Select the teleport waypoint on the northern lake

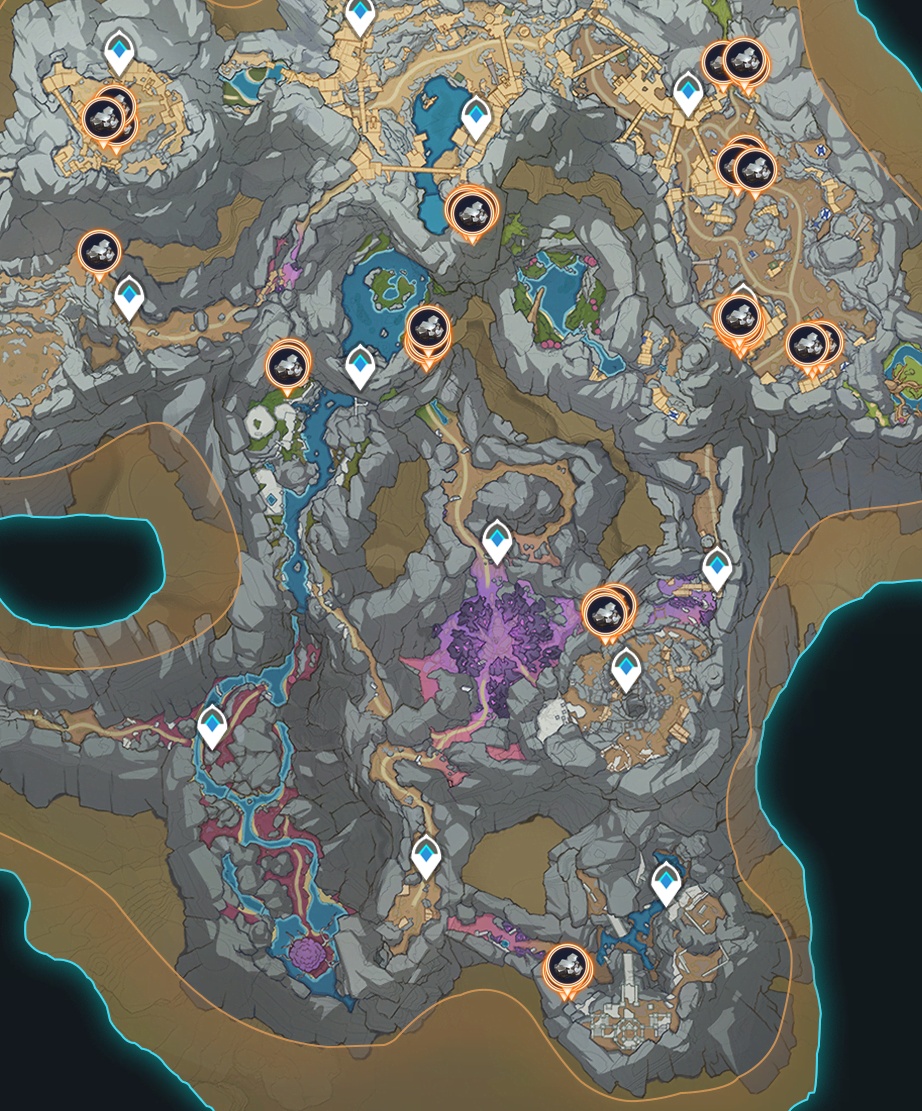[x=476, y=117]
